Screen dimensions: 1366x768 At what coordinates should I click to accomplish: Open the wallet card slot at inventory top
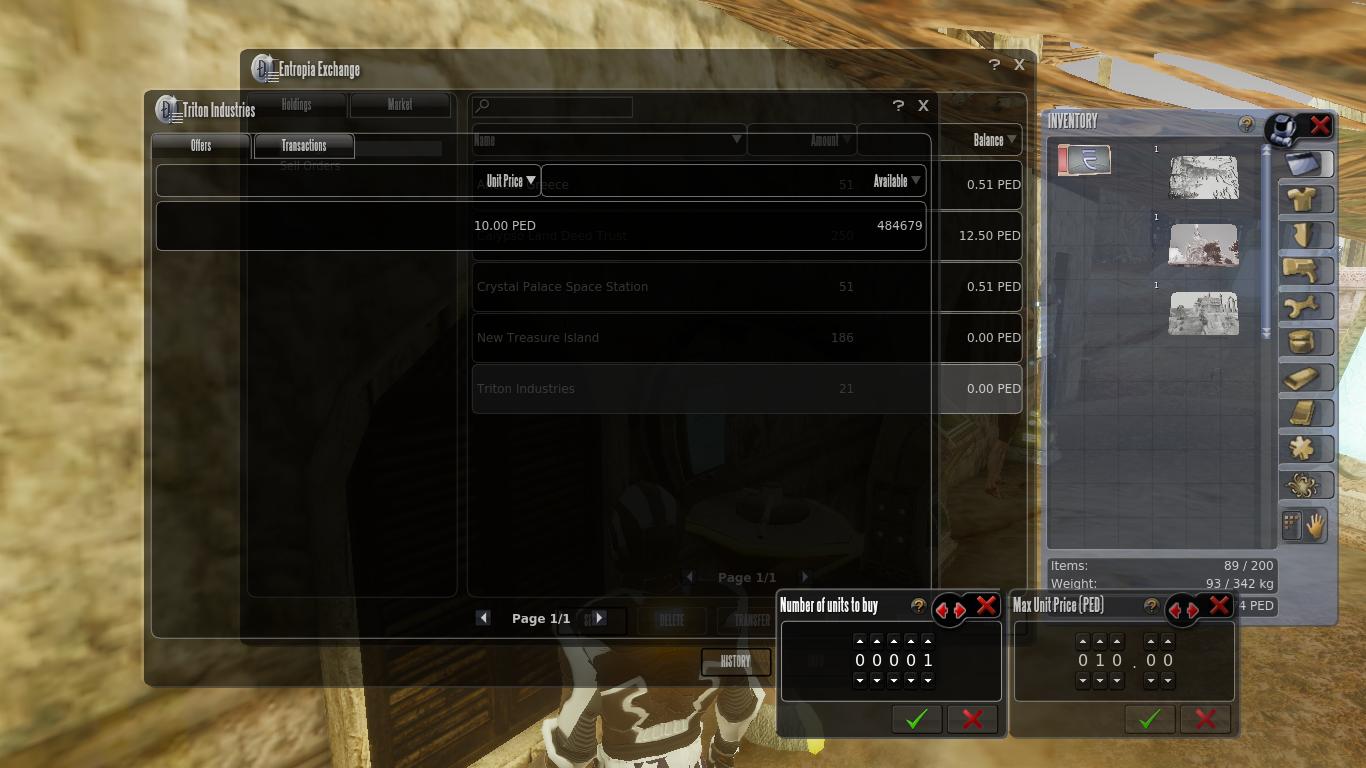point(1083,159)
